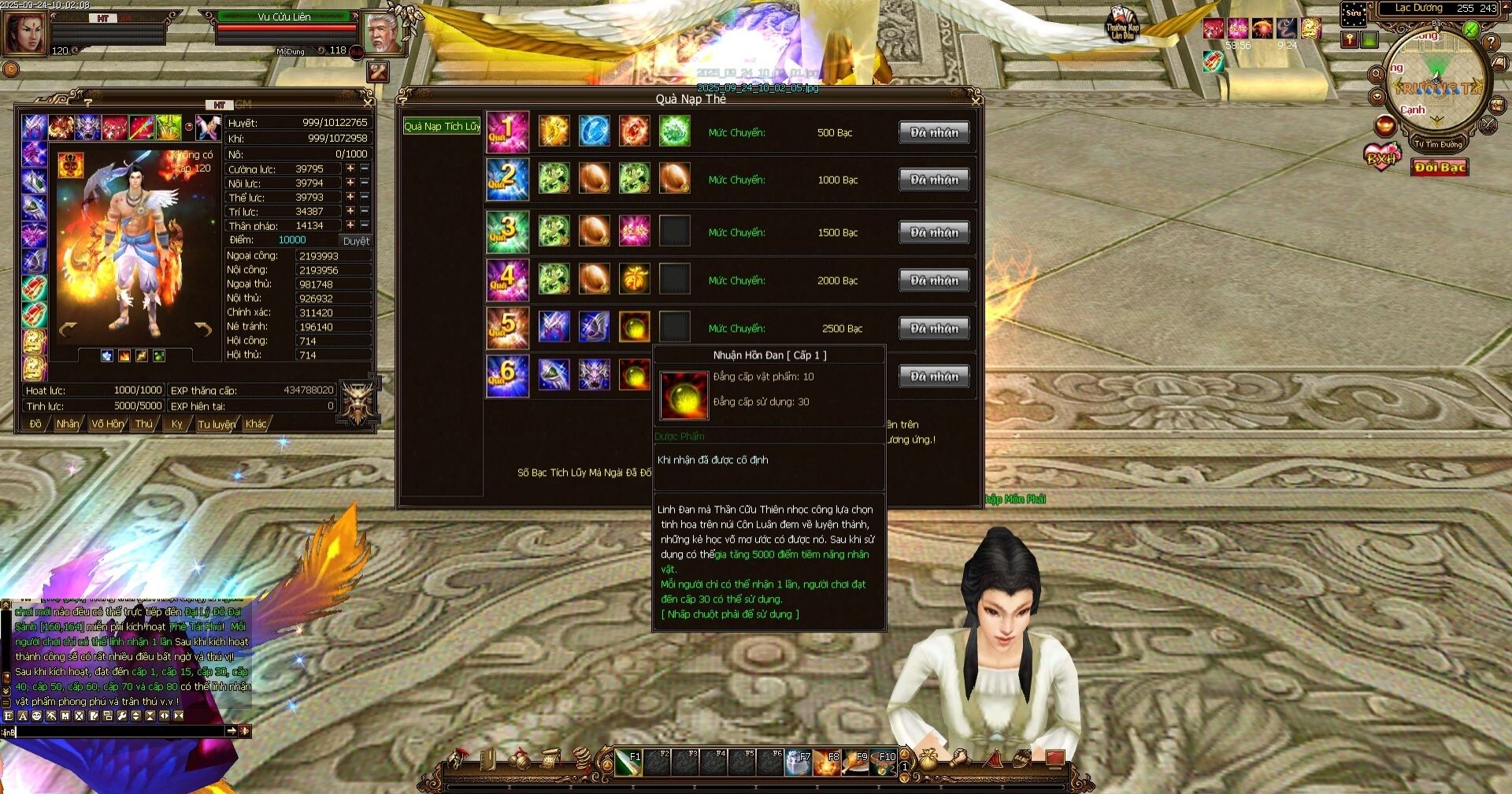Open the minimap question mark help
Viewport: 1512px width, 794px height.
1491,43
